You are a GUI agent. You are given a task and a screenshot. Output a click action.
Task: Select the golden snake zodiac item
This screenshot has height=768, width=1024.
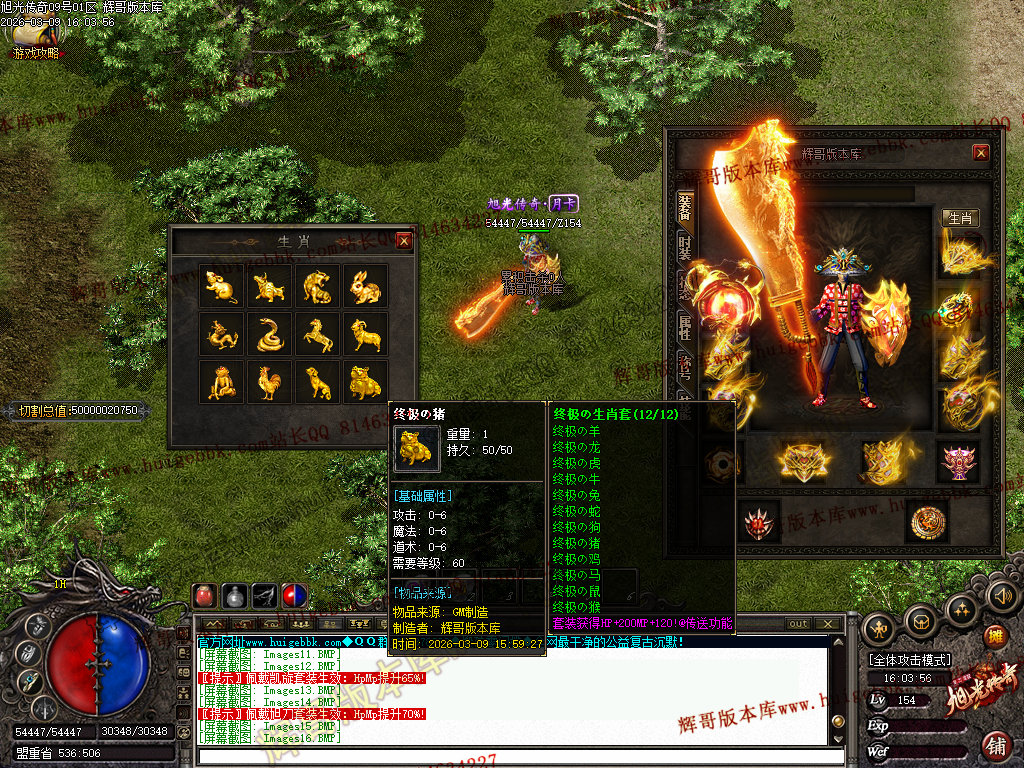(269, 334)
